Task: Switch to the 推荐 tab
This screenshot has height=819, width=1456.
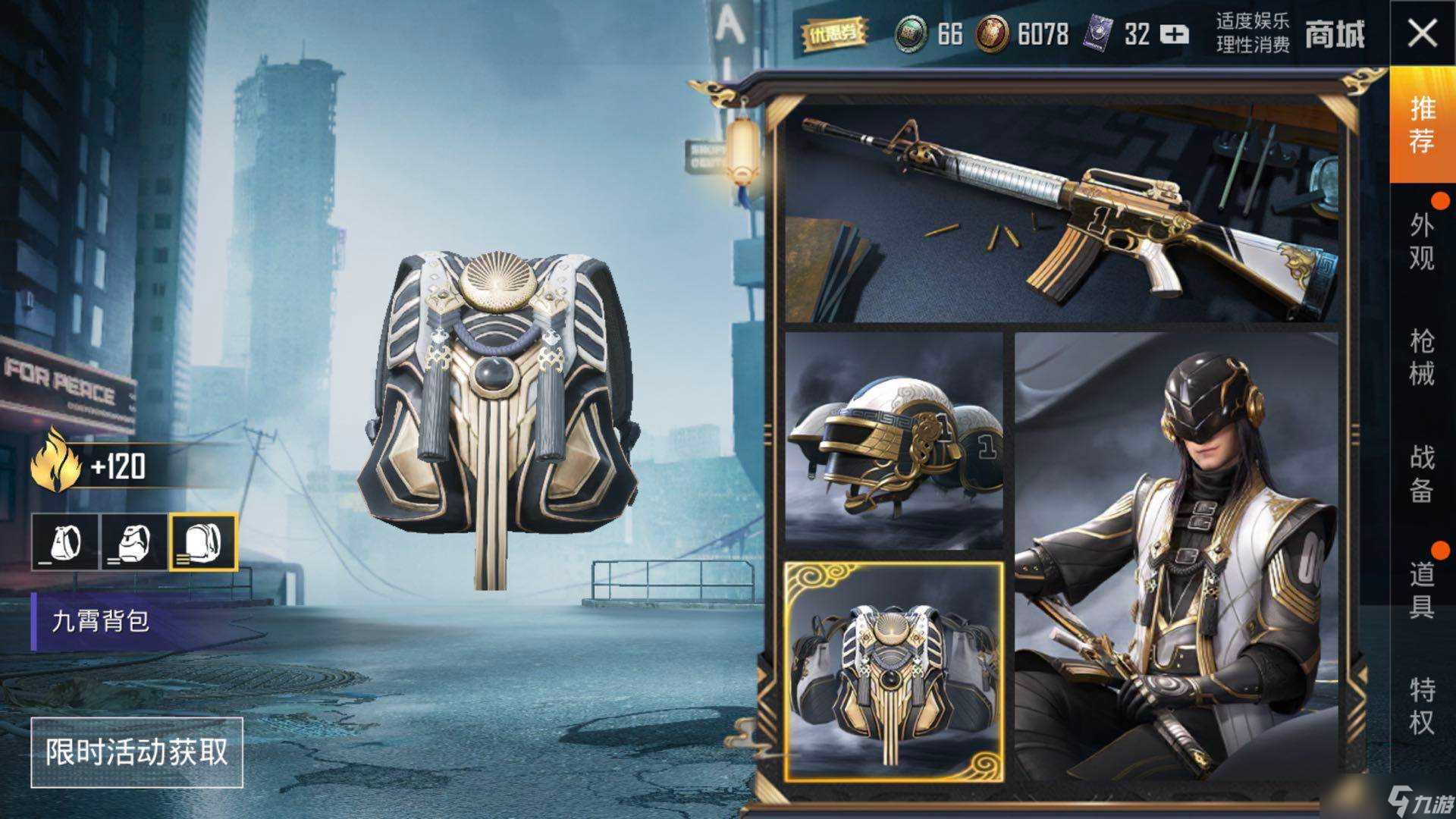Action: (1422, 125)
